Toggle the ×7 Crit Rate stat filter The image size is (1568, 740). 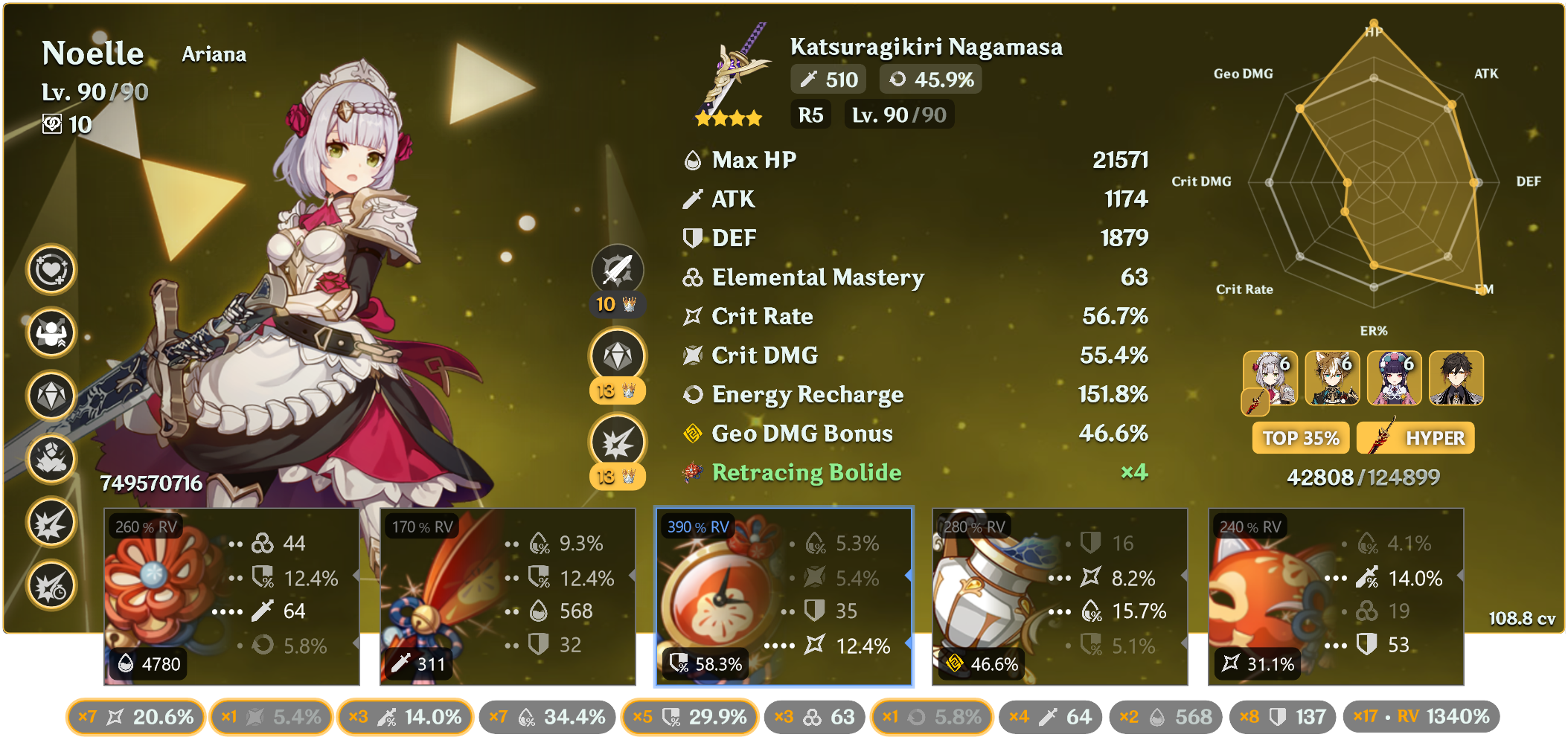(135, 717)
